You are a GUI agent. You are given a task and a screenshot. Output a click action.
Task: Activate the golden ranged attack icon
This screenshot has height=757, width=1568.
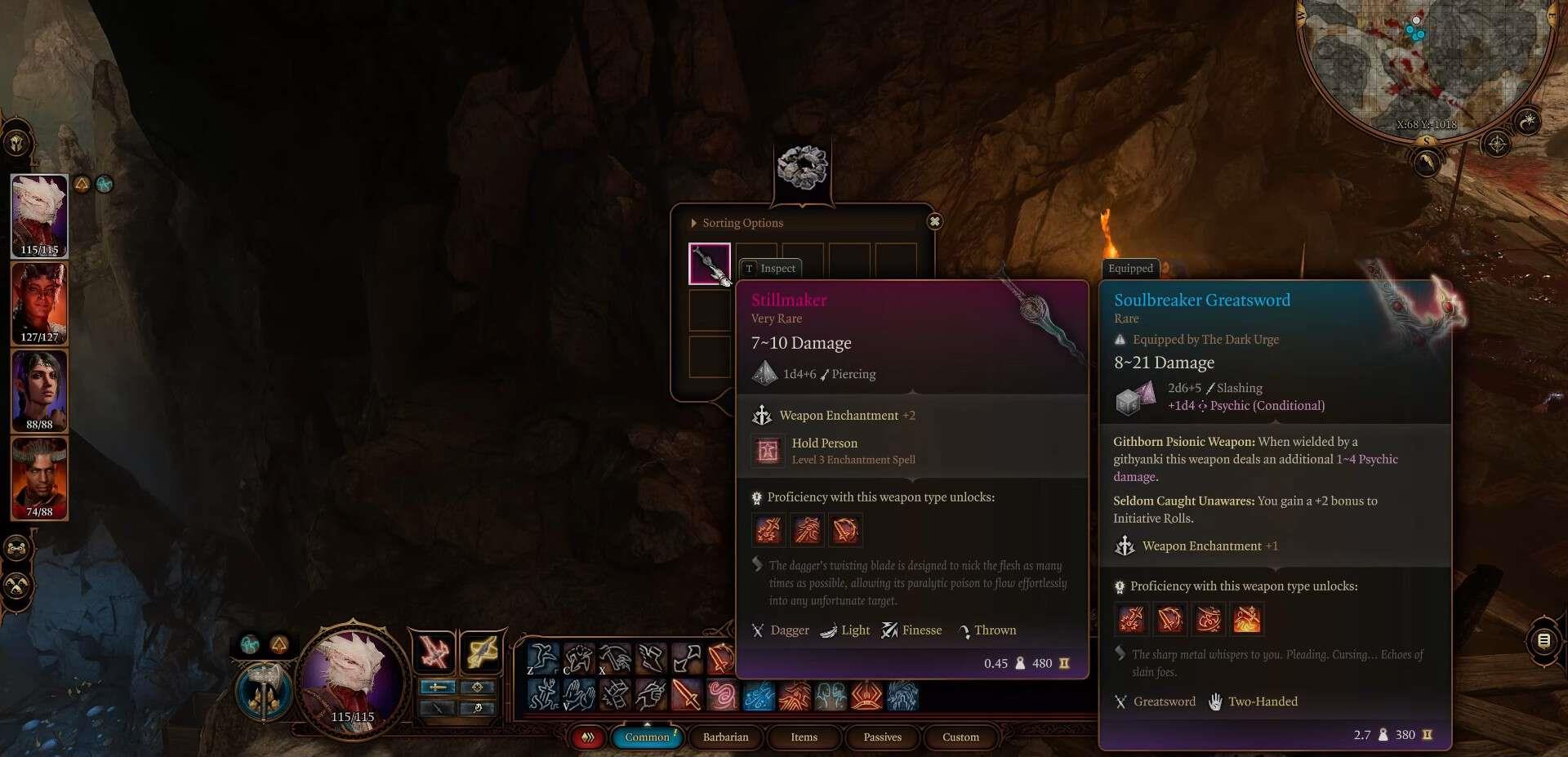[482, 652]
